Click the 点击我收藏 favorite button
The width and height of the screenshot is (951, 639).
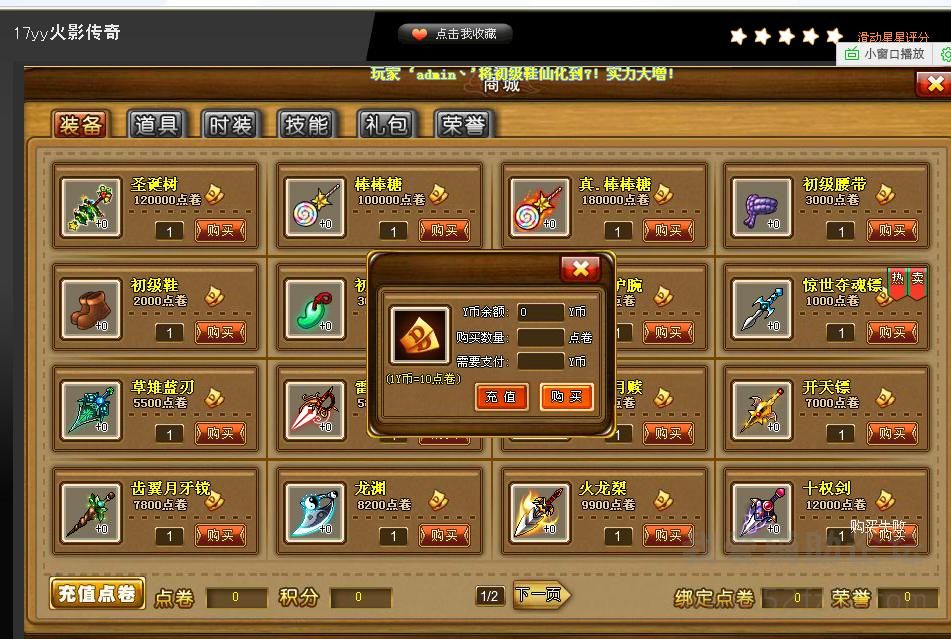point(455,34)
